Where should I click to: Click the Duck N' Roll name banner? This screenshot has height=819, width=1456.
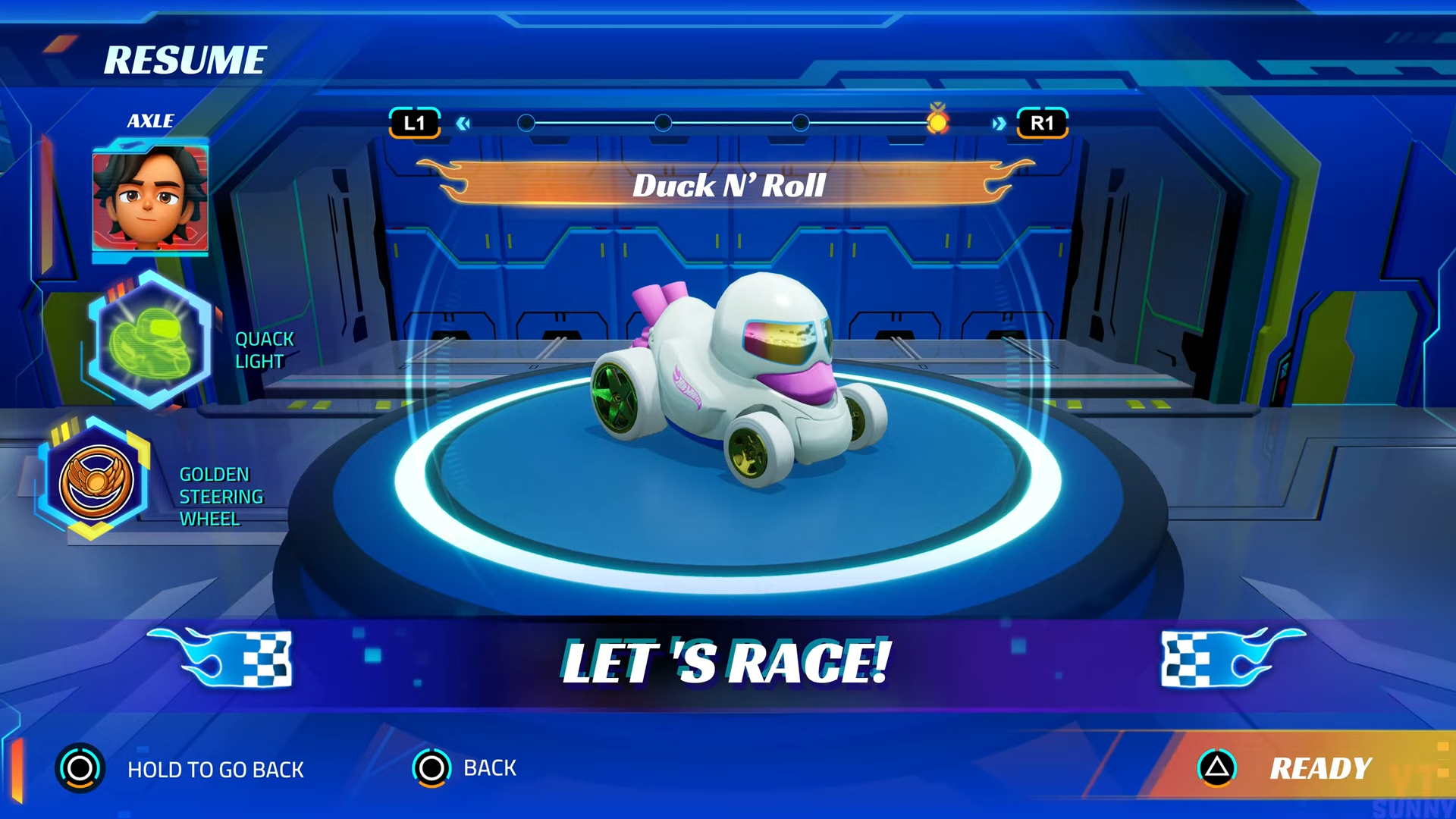point(728,185)
